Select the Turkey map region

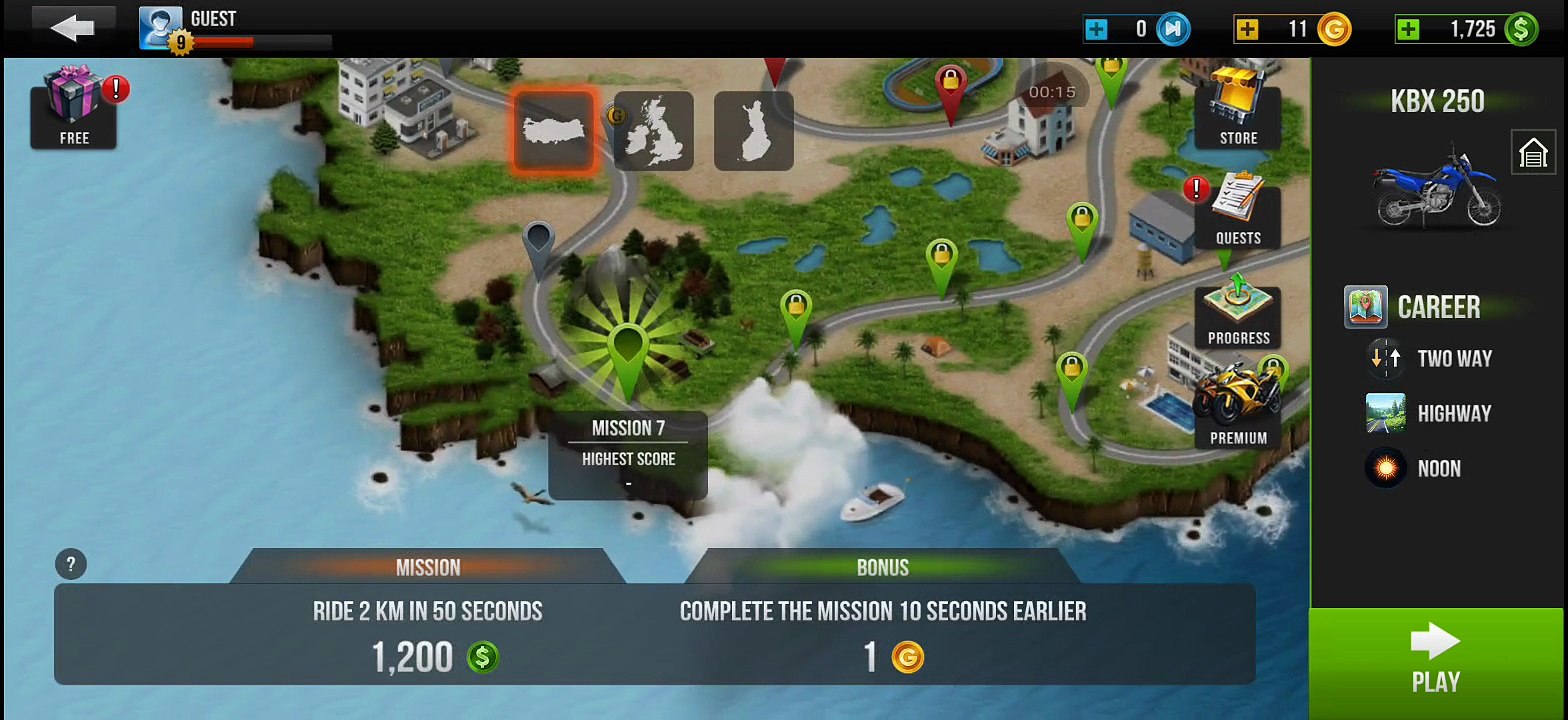(x=554, y=130)
